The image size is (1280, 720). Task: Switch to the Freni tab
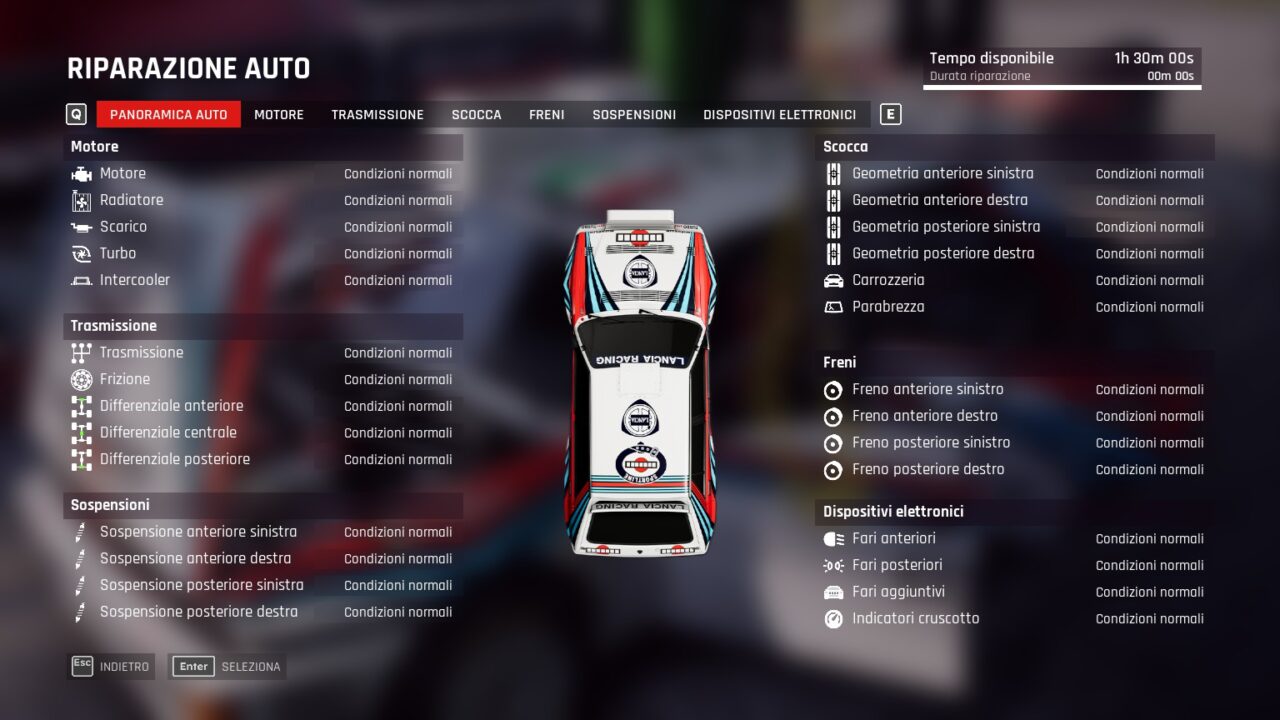click(546, 114)
